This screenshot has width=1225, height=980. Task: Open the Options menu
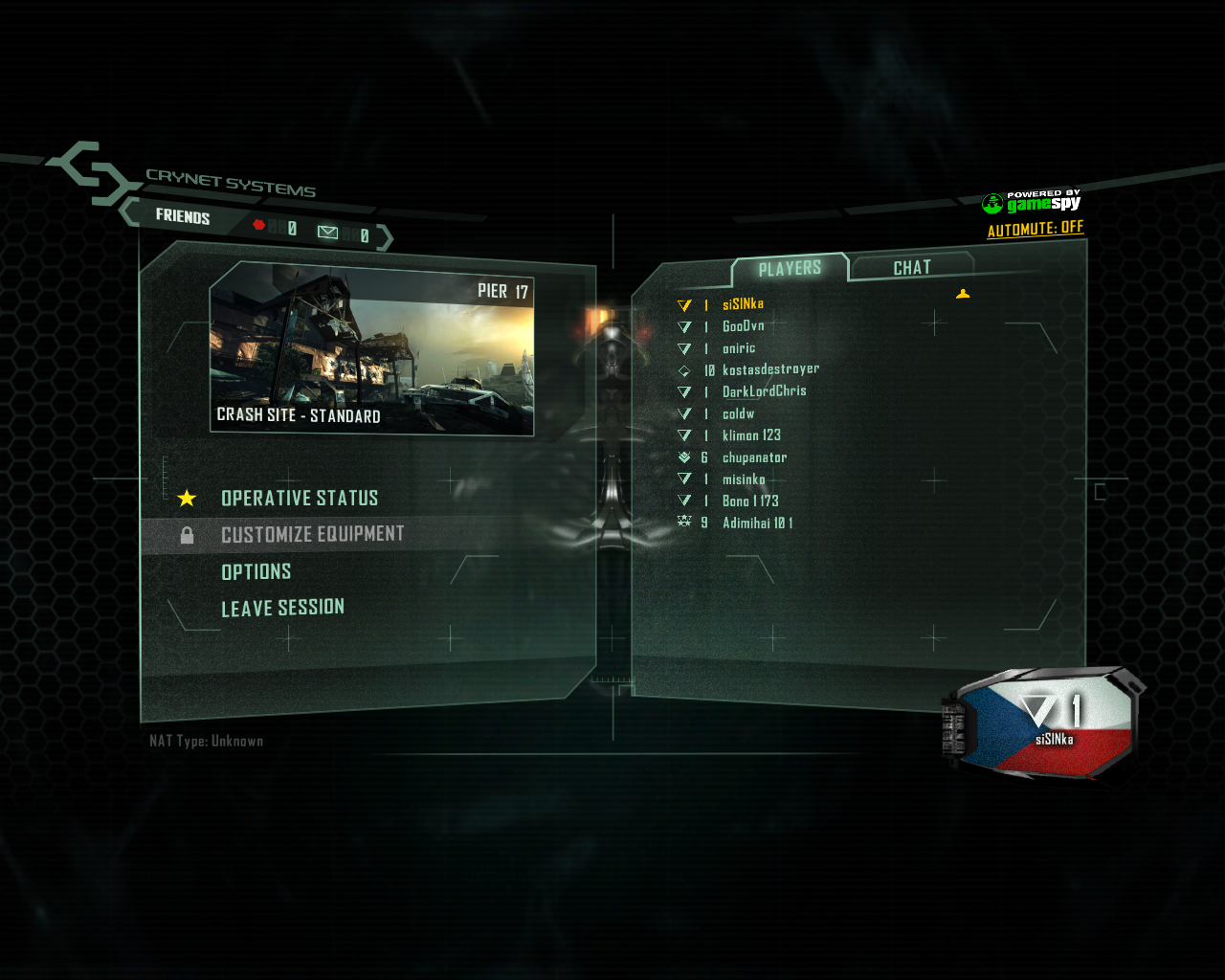(256, 572)
